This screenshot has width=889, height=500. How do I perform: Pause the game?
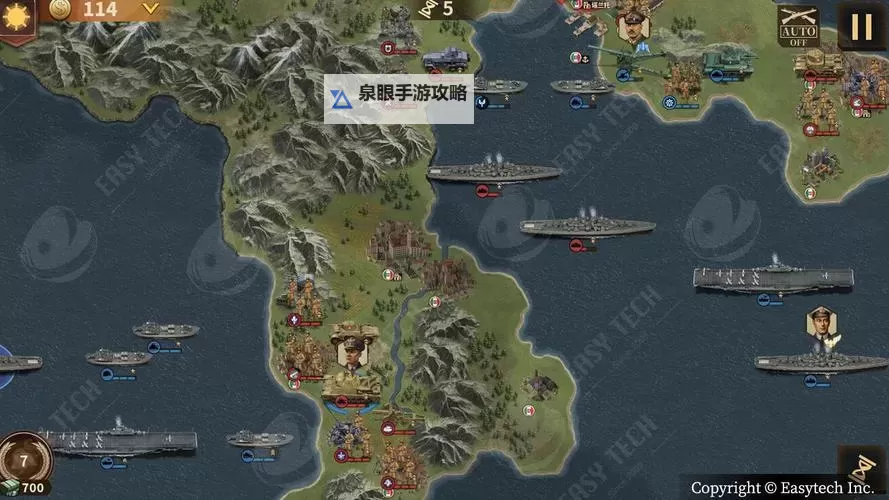click(862, 25)
